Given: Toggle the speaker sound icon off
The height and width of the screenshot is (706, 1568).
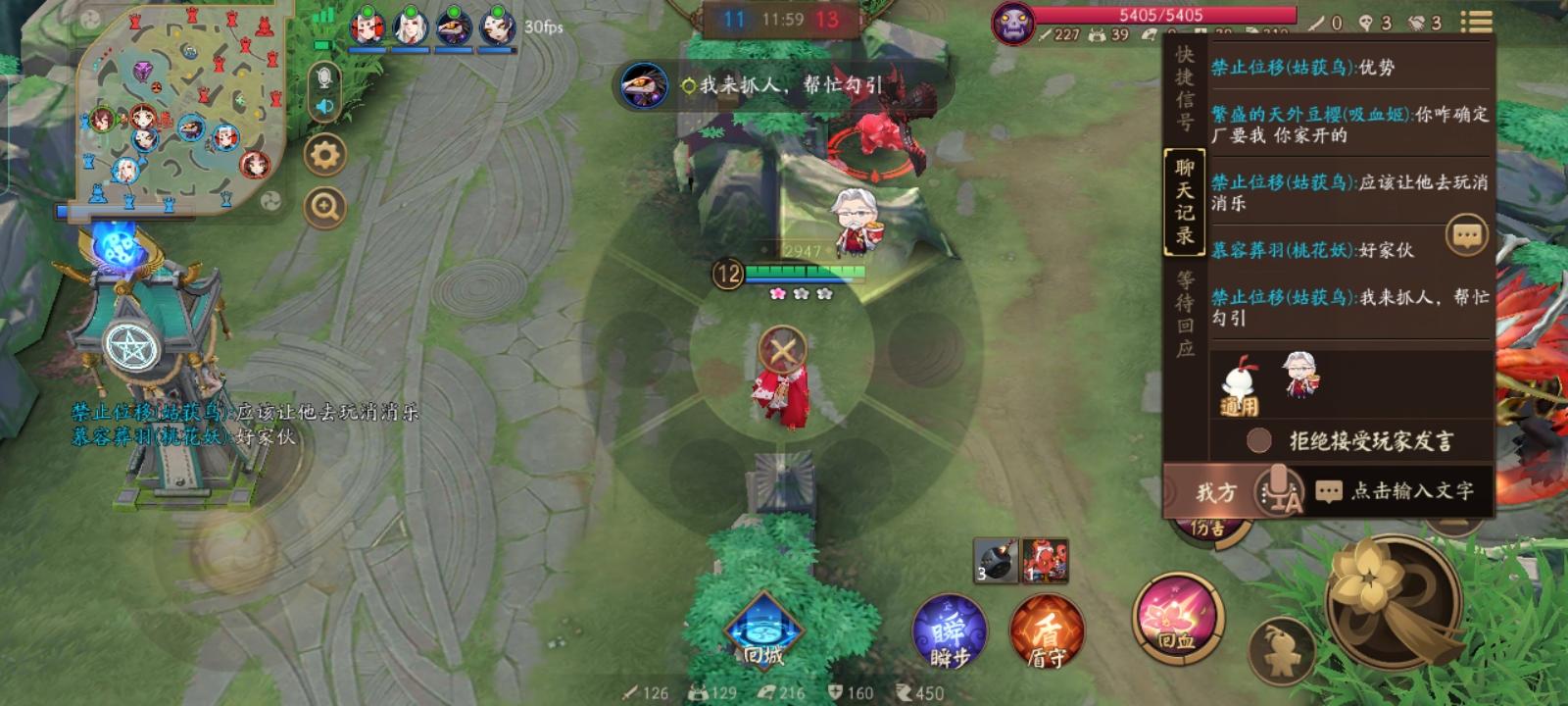Looking at the screenshot, I should 324,106.
